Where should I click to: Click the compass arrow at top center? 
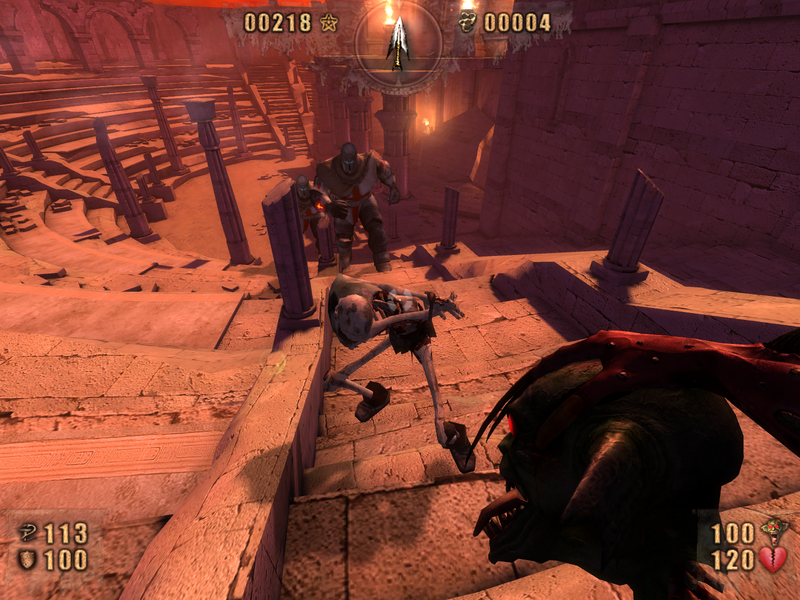tap(398, 42)
